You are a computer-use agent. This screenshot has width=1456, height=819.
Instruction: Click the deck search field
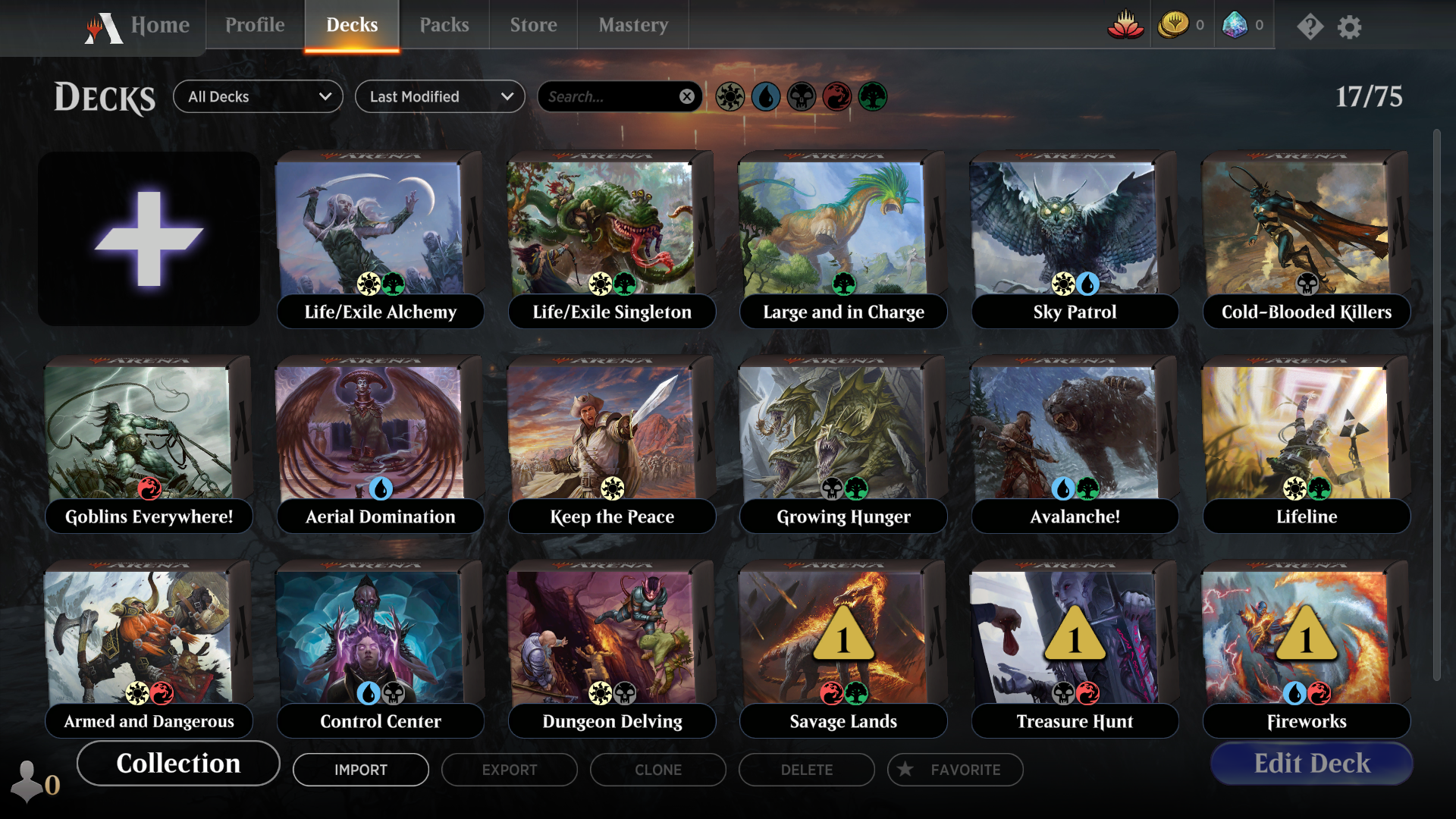607,97
